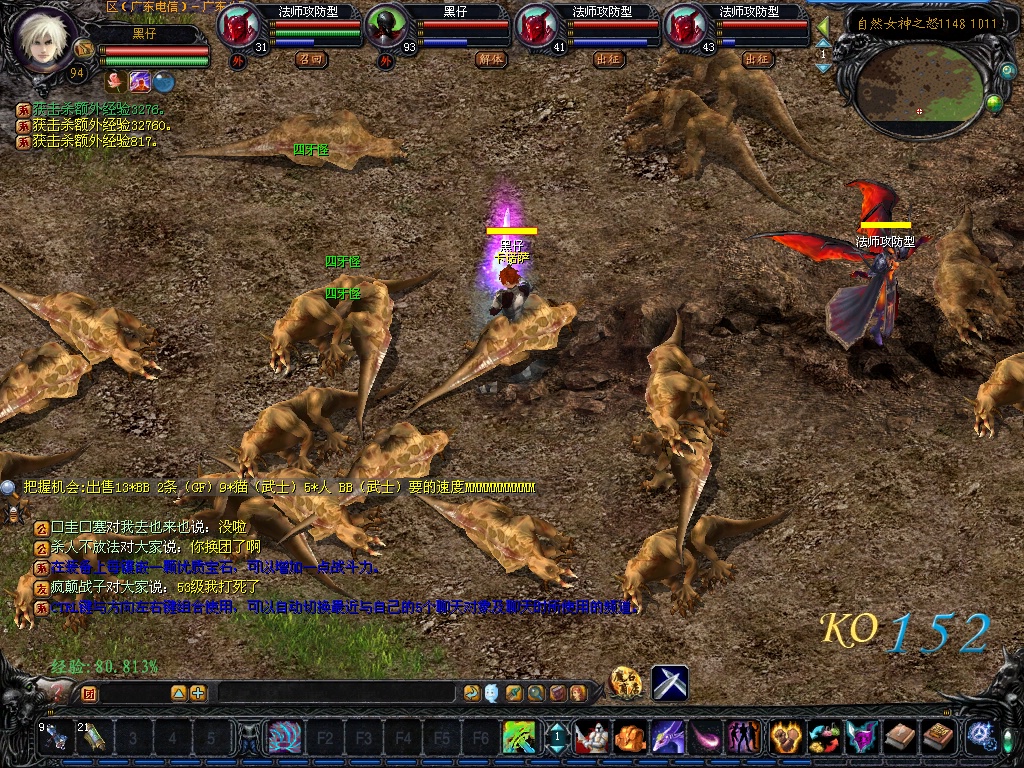The width and height of the screenshot is (1024, 768).
Task: Collapse the pet panel with the green arrow
Action: pyautogui.click(x=823, y=27)
